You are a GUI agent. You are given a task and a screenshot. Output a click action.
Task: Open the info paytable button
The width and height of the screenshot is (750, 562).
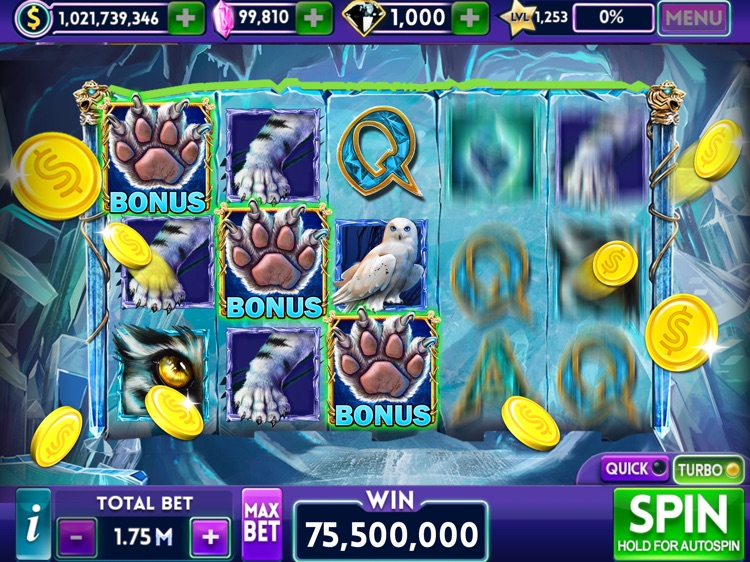point(33,523)
